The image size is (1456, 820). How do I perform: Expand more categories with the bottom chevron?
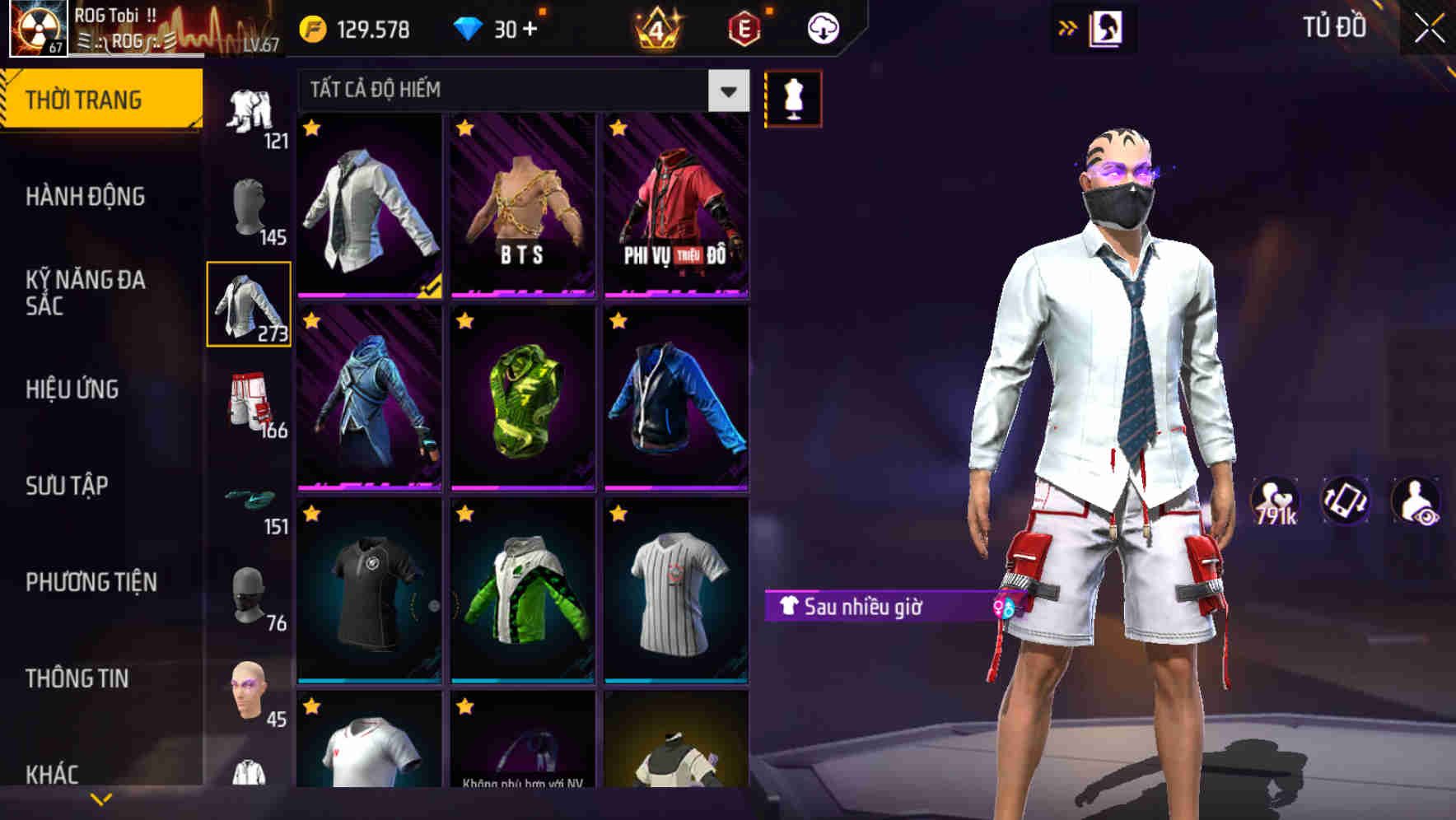[101, 799]
